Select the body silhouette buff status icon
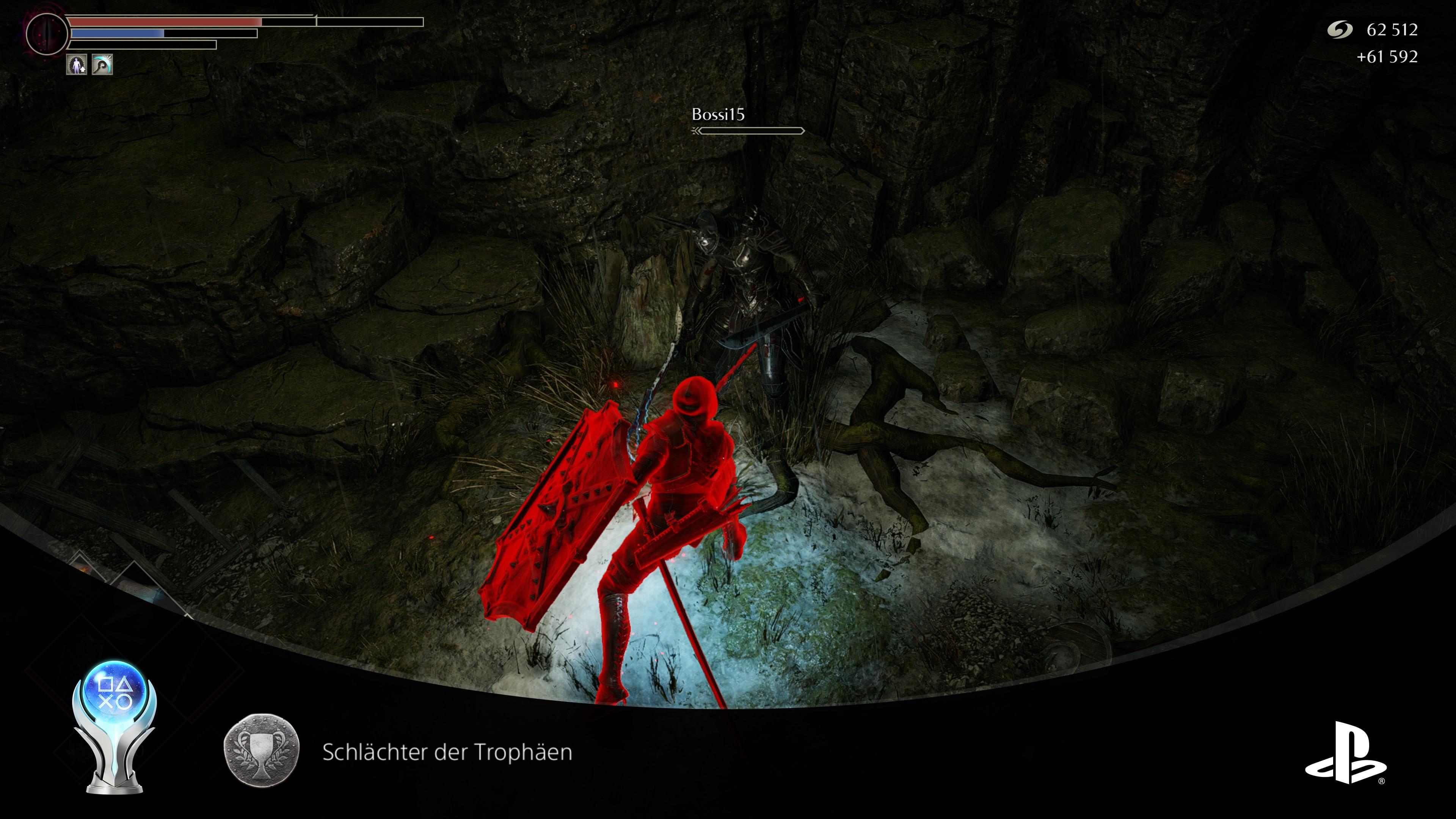 76,64
